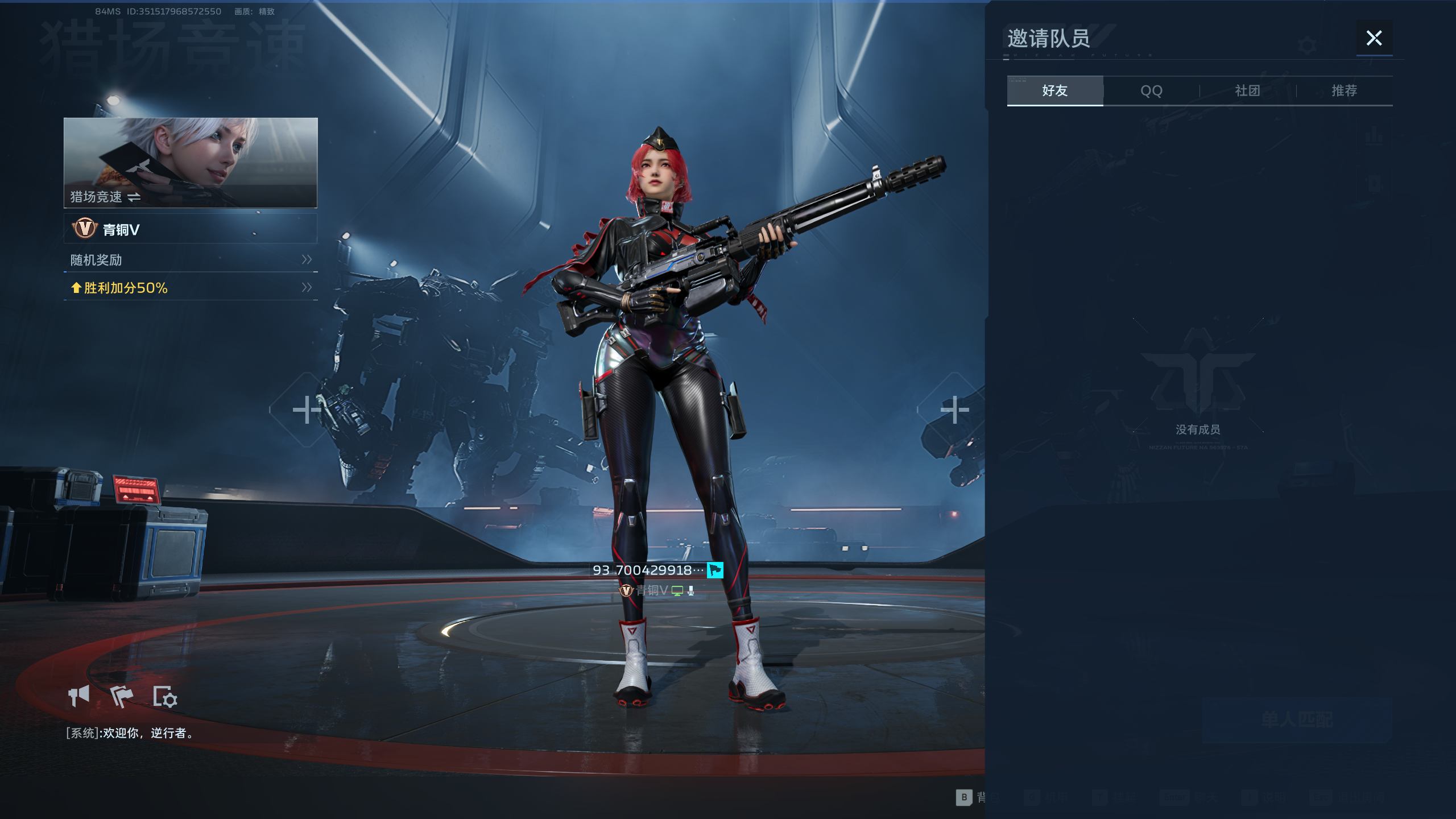Change the 猎场竞速 game mode thumbnail
Screen dimensions: 1456x819
pyautogui.click(x=190, y=163)
